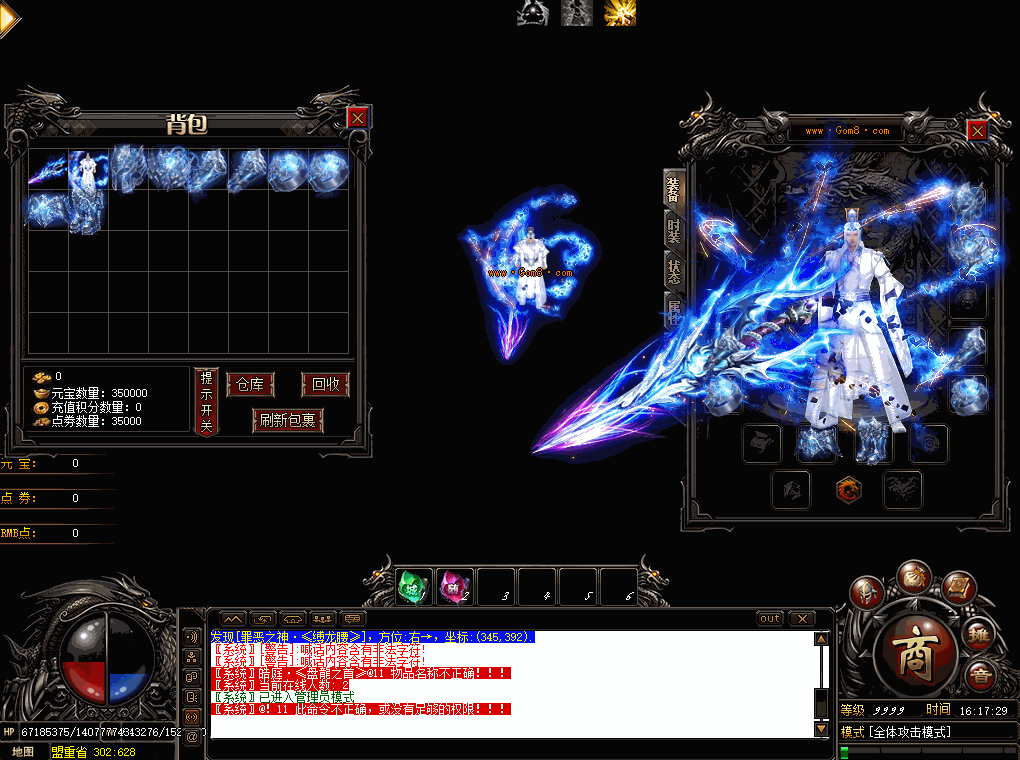This screenshot has width=1020, height=760.
Task: Select the glowing blue sword in the backpack
Action: pos(47,170)
